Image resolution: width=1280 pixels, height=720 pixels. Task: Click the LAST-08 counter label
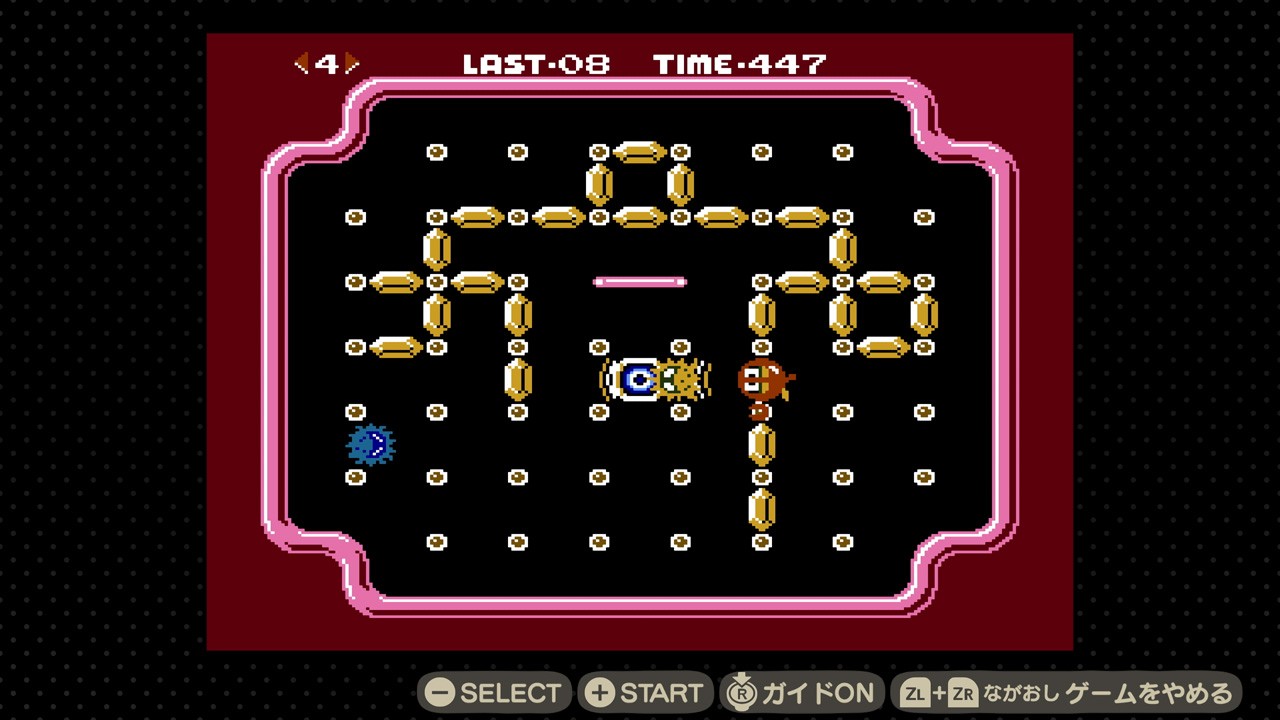(x=536, y=64)
